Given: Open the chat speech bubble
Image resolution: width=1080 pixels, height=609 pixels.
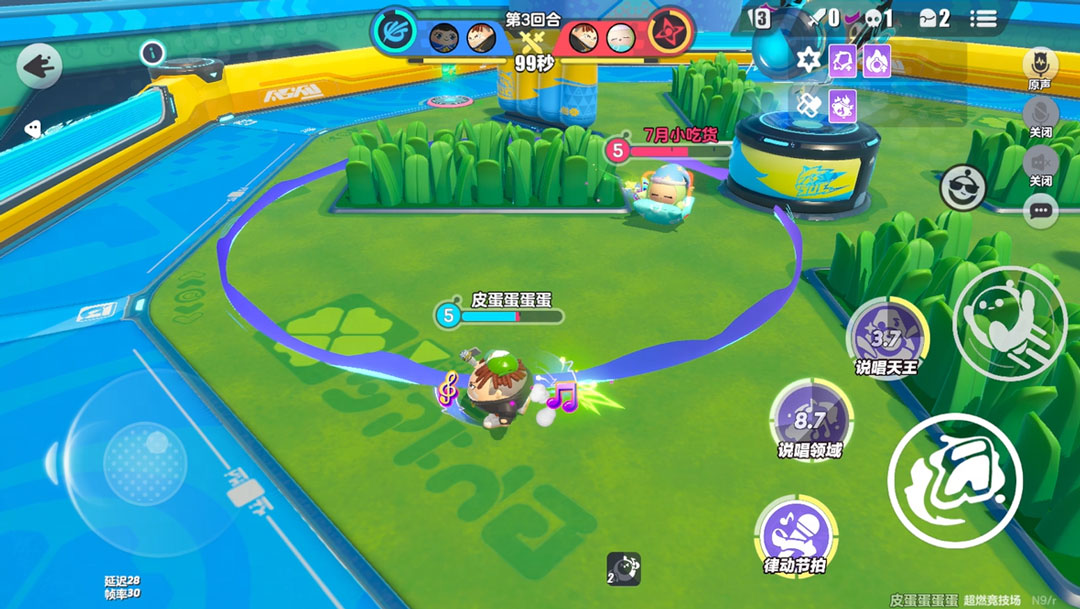Looking at the screenshot, I should coord(1041,210).
